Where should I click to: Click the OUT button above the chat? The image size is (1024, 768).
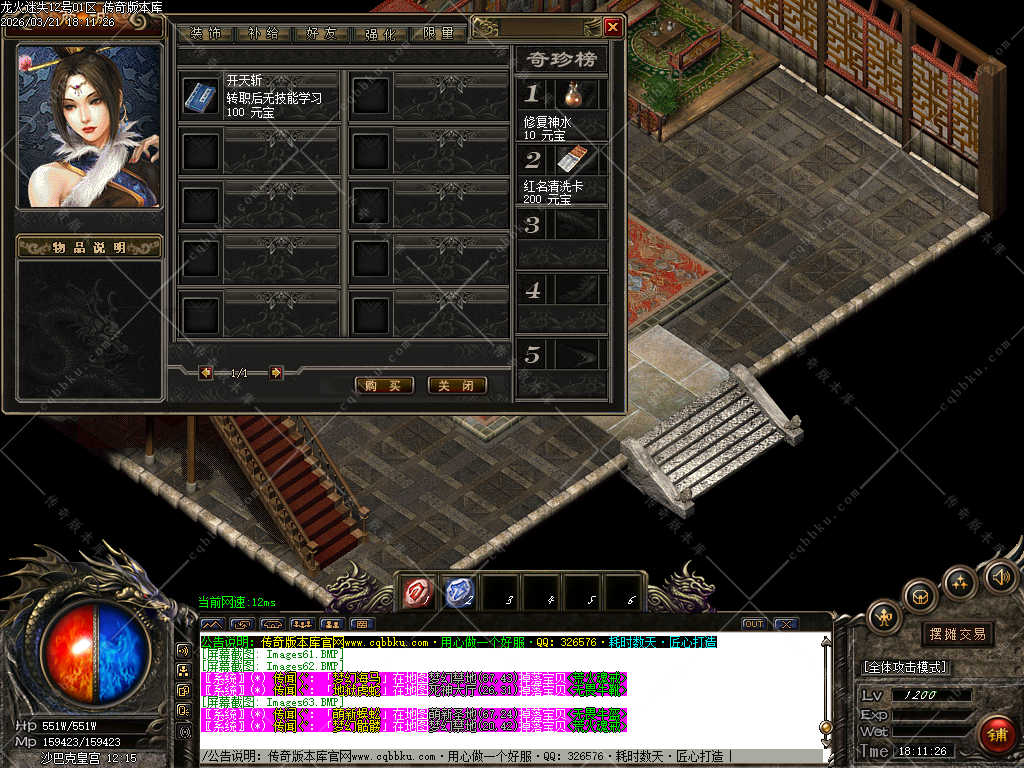click(754, 624)
